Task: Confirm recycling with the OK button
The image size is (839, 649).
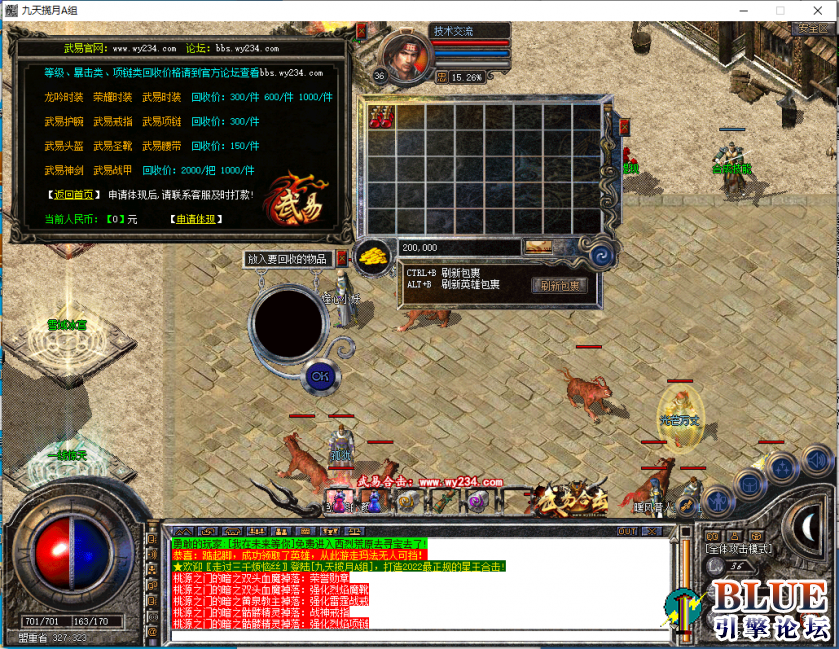Action: [x=319, y=376]
